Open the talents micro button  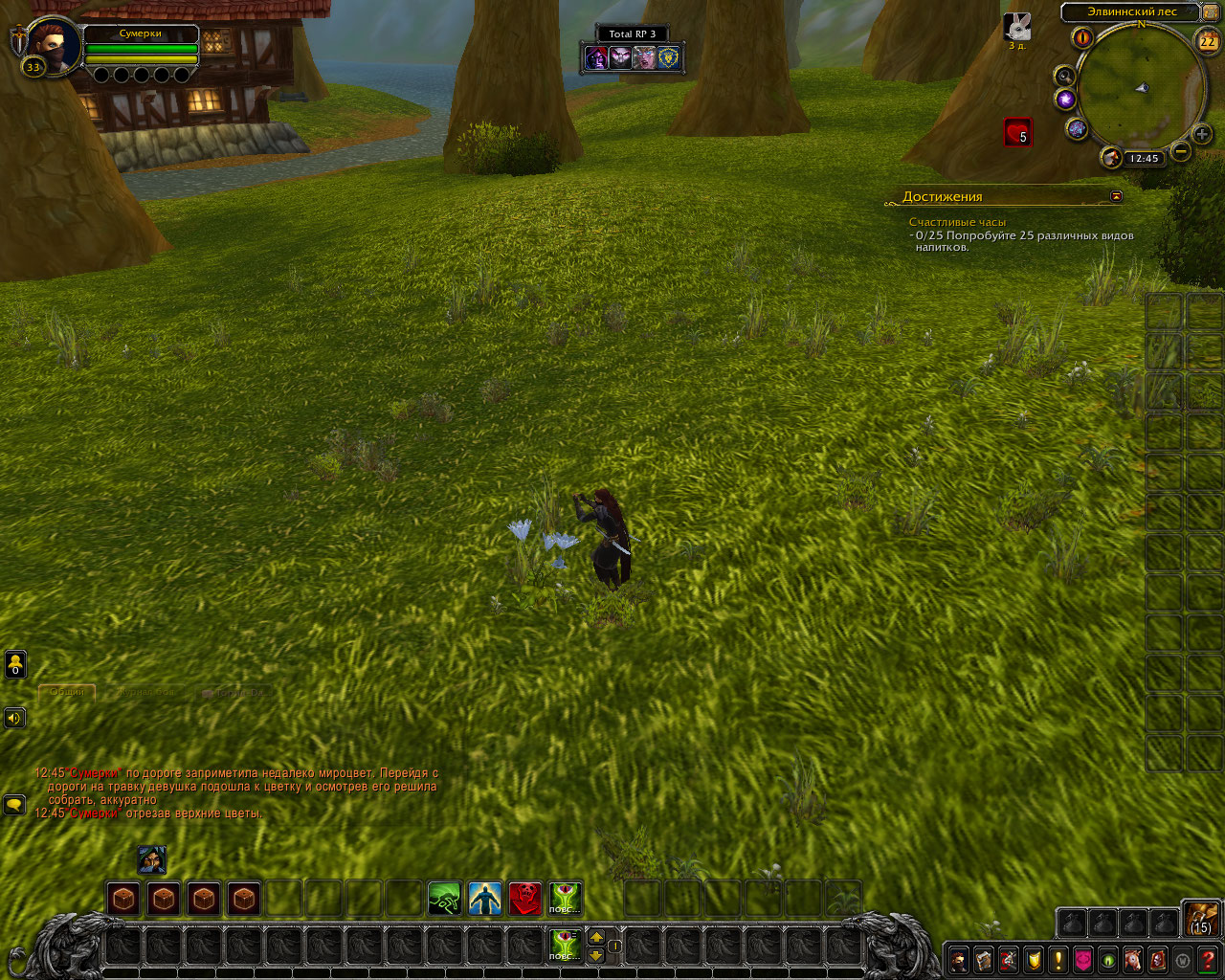tap(1008, 959)
